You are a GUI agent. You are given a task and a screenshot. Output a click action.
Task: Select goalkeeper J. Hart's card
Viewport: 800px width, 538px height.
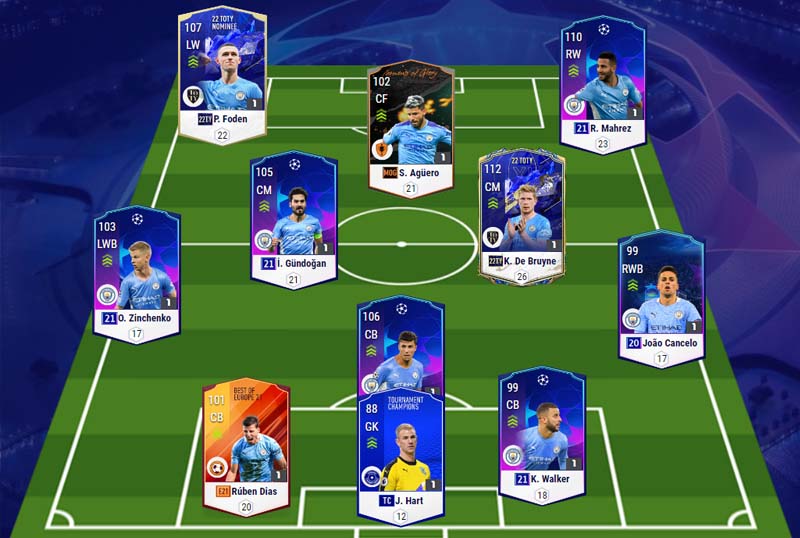point(400,450)
